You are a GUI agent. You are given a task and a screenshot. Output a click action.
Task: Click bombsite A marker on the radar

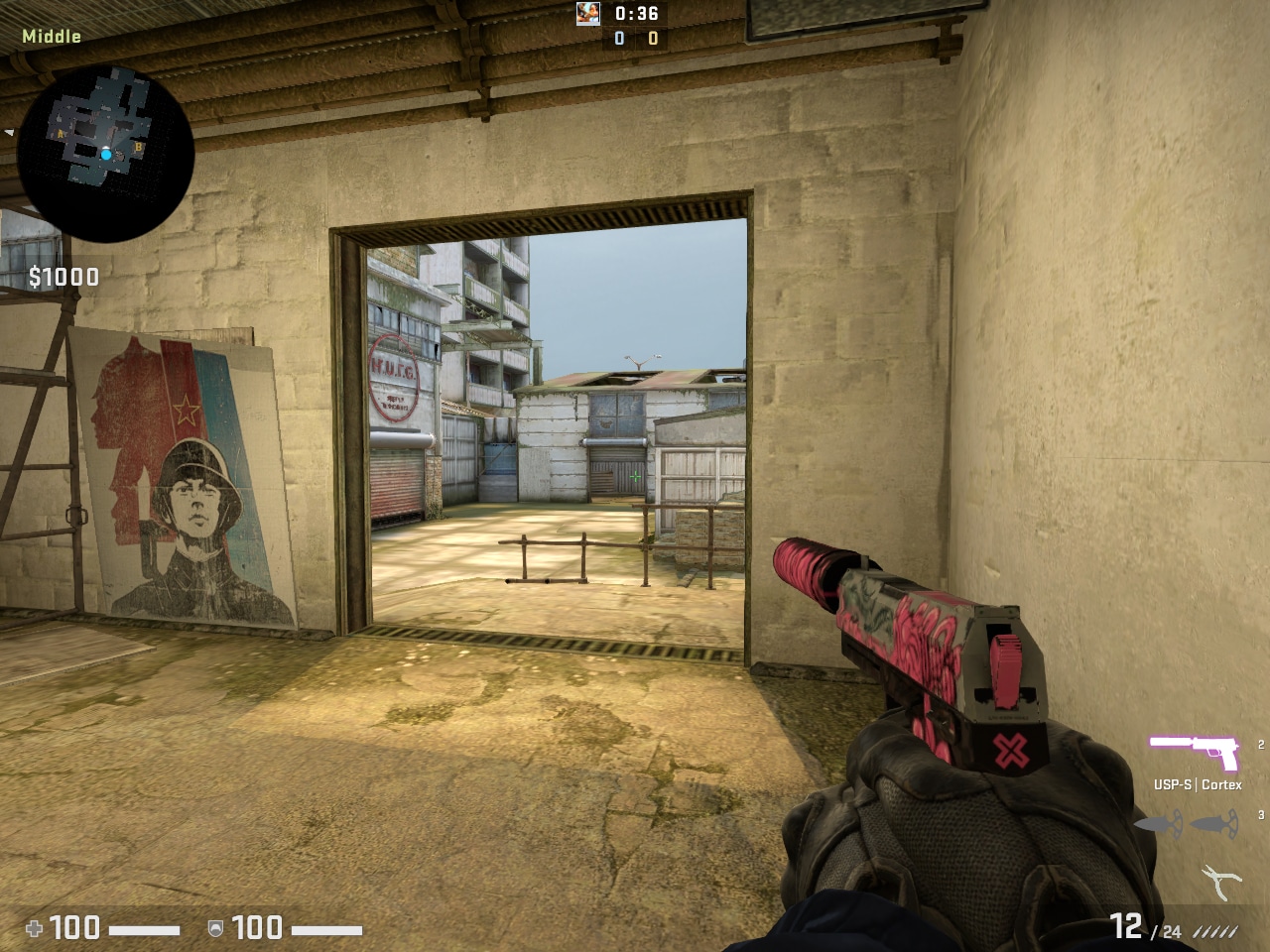(x=61, y=134)
